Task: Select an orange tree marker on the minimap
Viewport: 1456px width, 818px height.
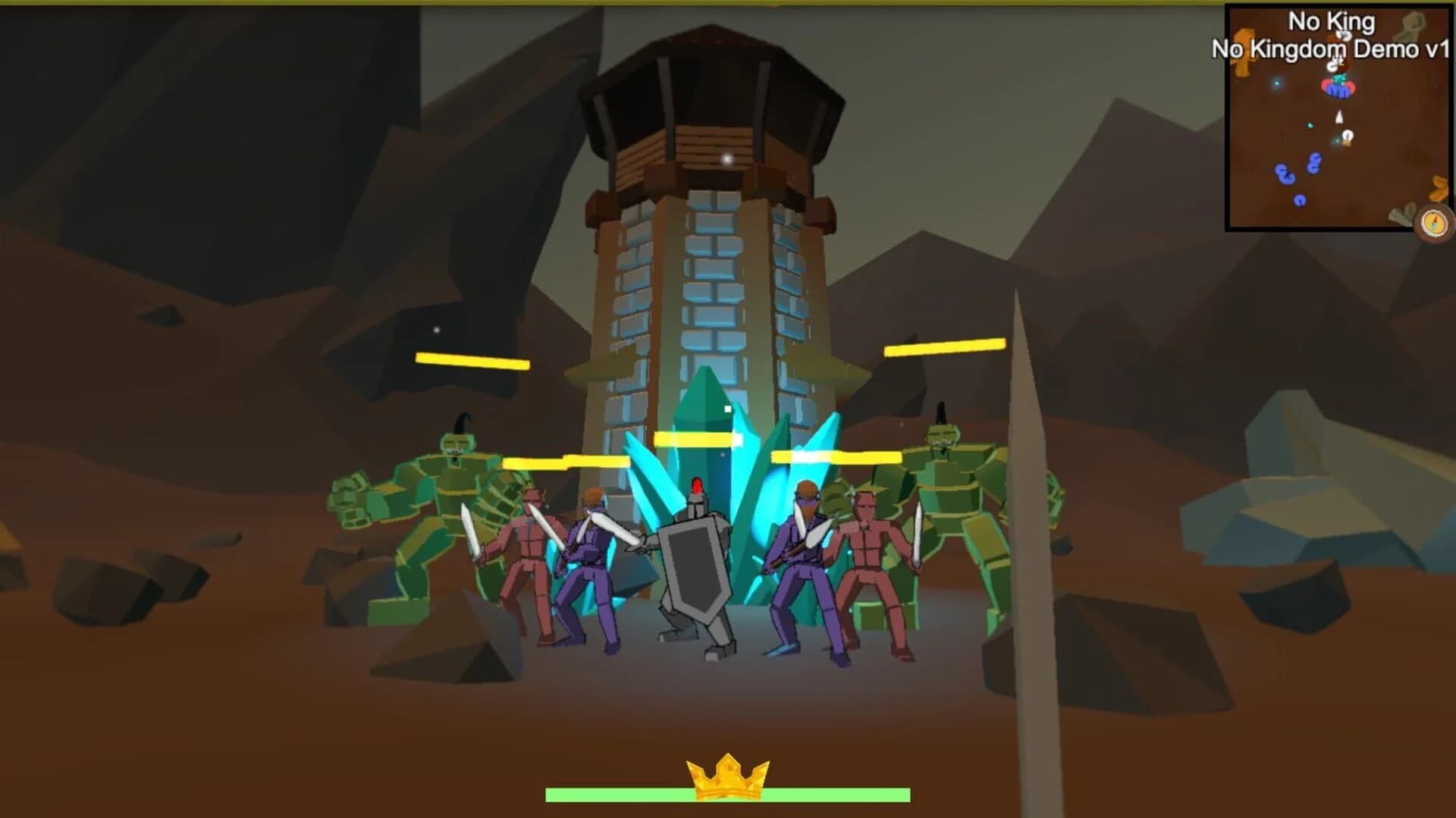Action: point(1244,51)
